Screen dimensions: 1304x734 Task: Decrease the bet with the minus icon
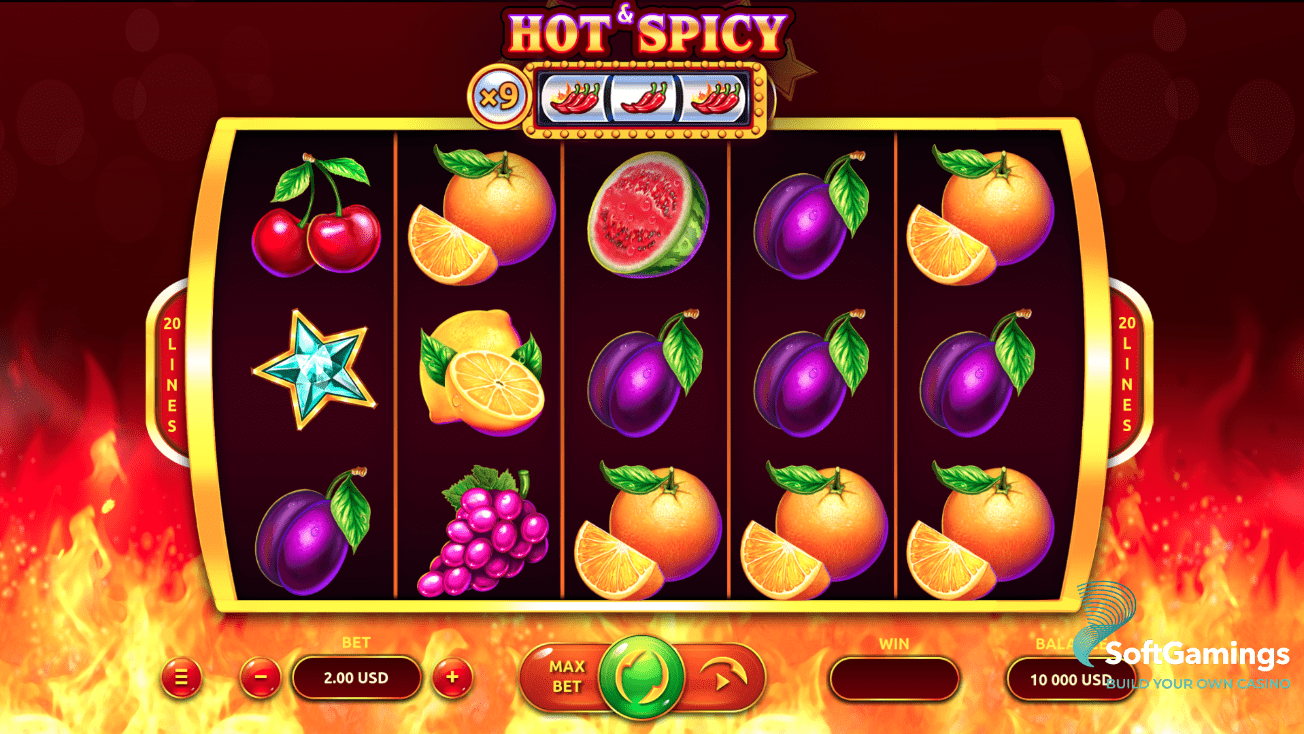pyautogui.click(x=258, y=677)
